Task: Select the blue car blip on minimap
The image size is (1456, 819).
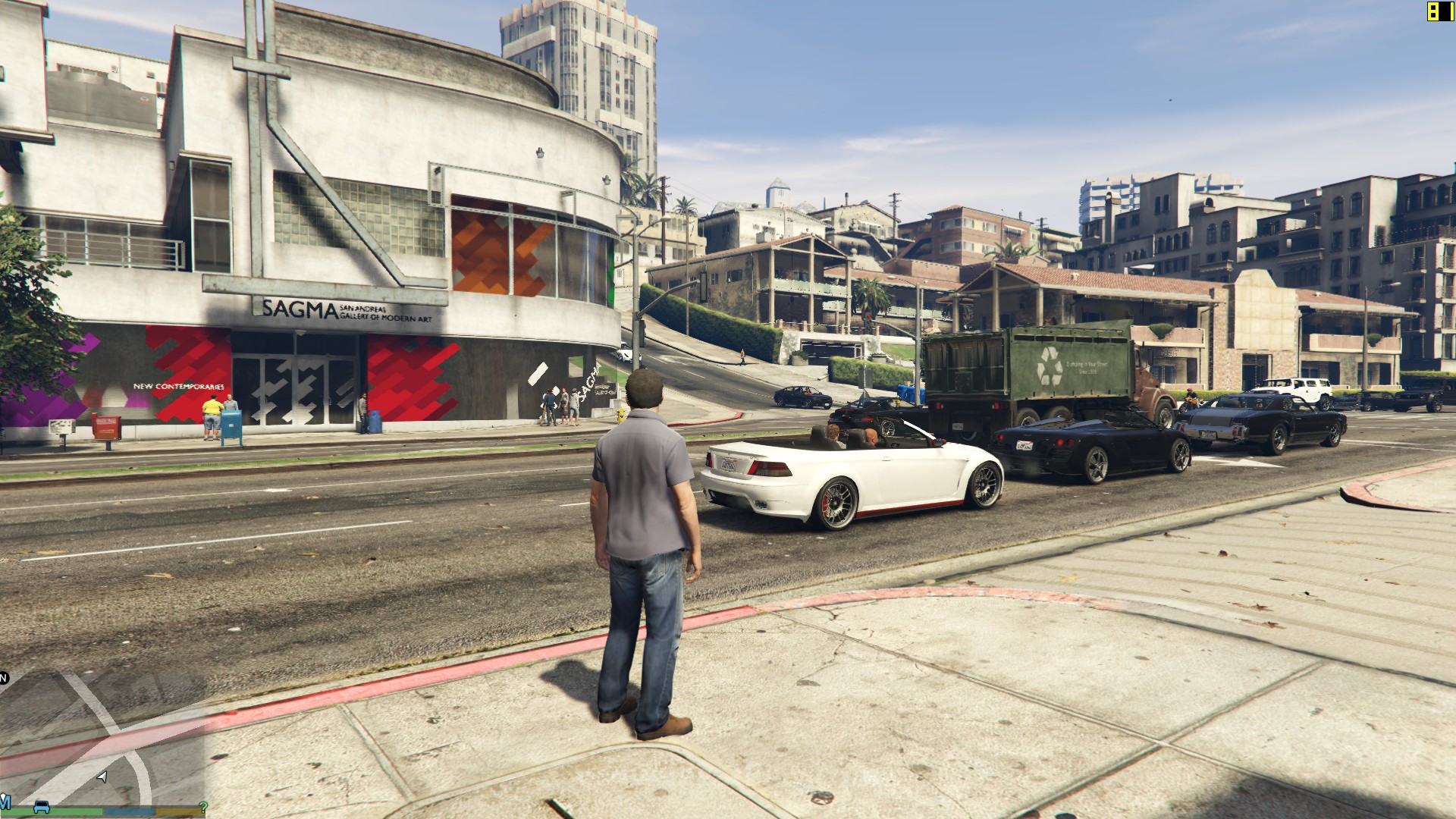Action: click(x=41, y=805)
